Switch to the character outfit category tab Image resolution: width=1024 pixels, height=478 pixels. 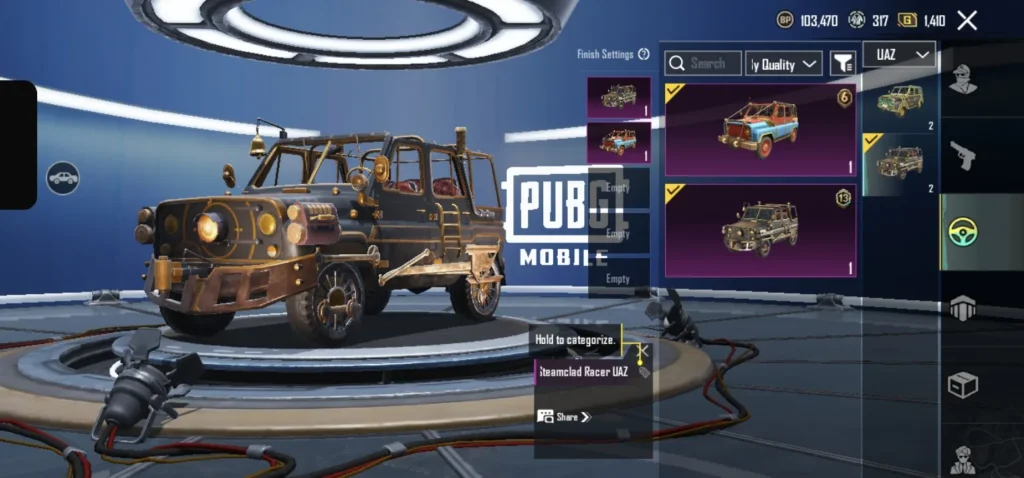pyautogui.click(x=963, y=78)
